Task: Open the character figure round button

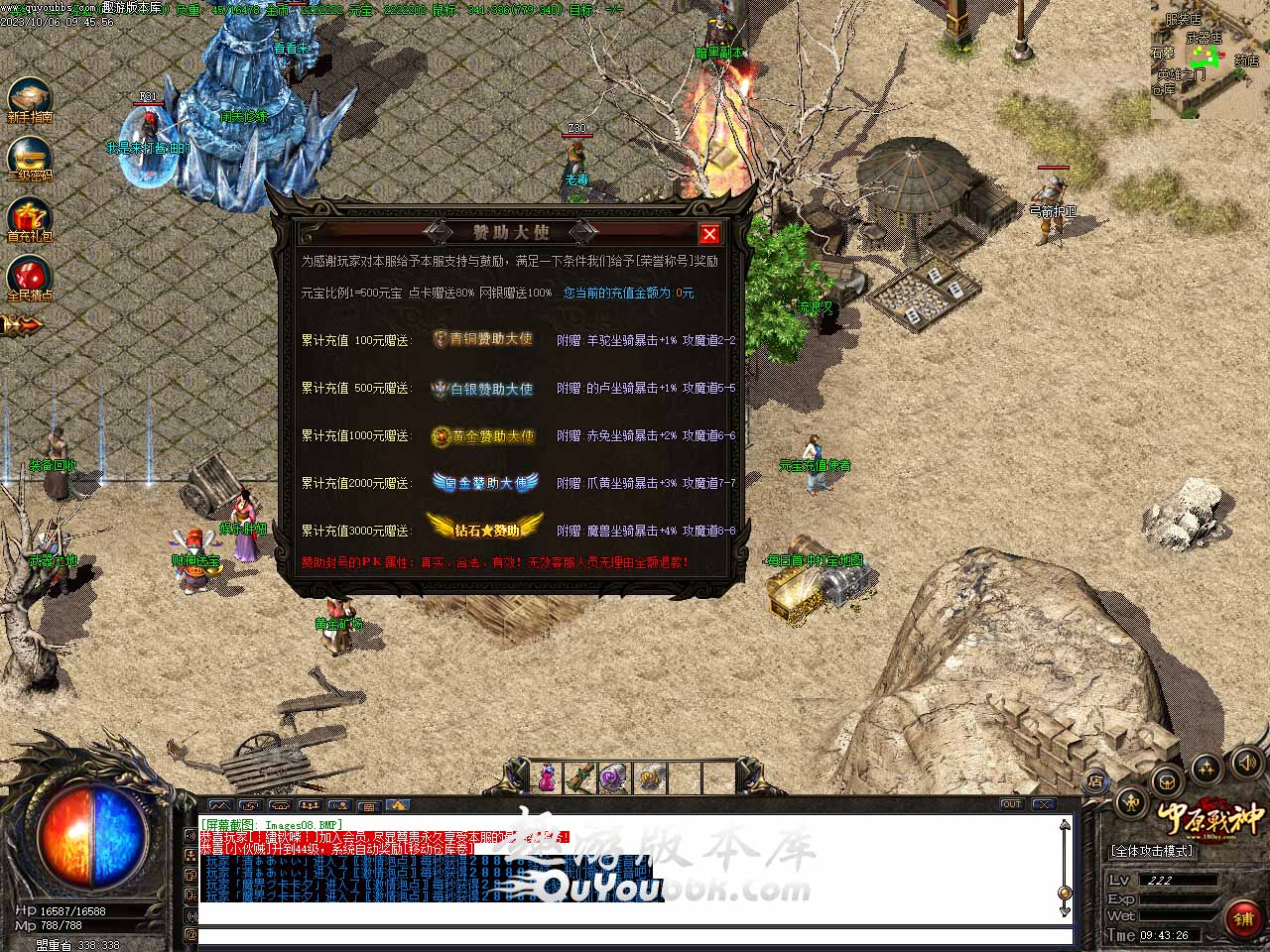Action: point(1130,802)
